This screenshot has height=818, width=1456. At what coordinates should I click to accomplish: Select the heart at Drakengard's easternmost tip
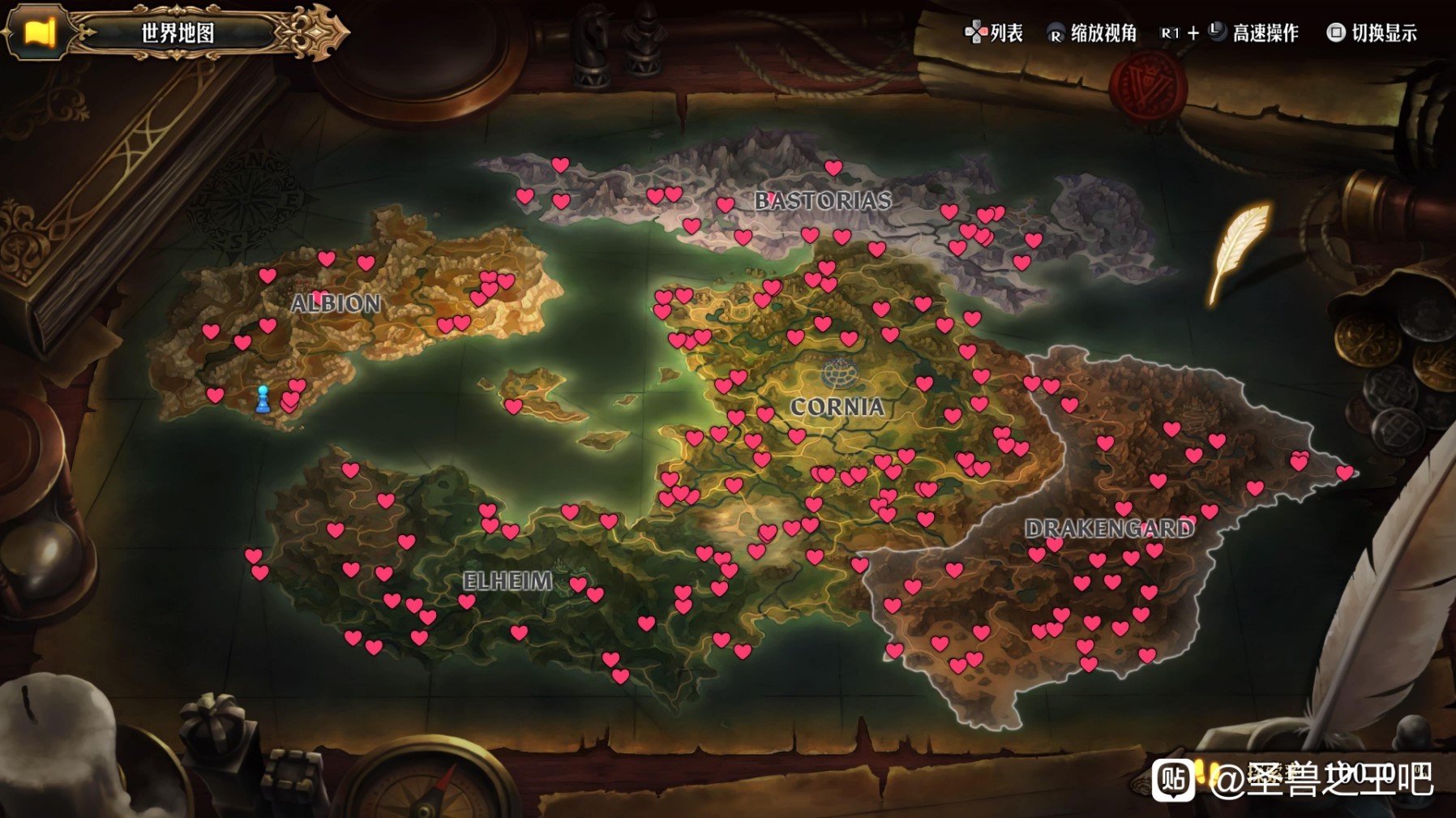click(1345, 472)
